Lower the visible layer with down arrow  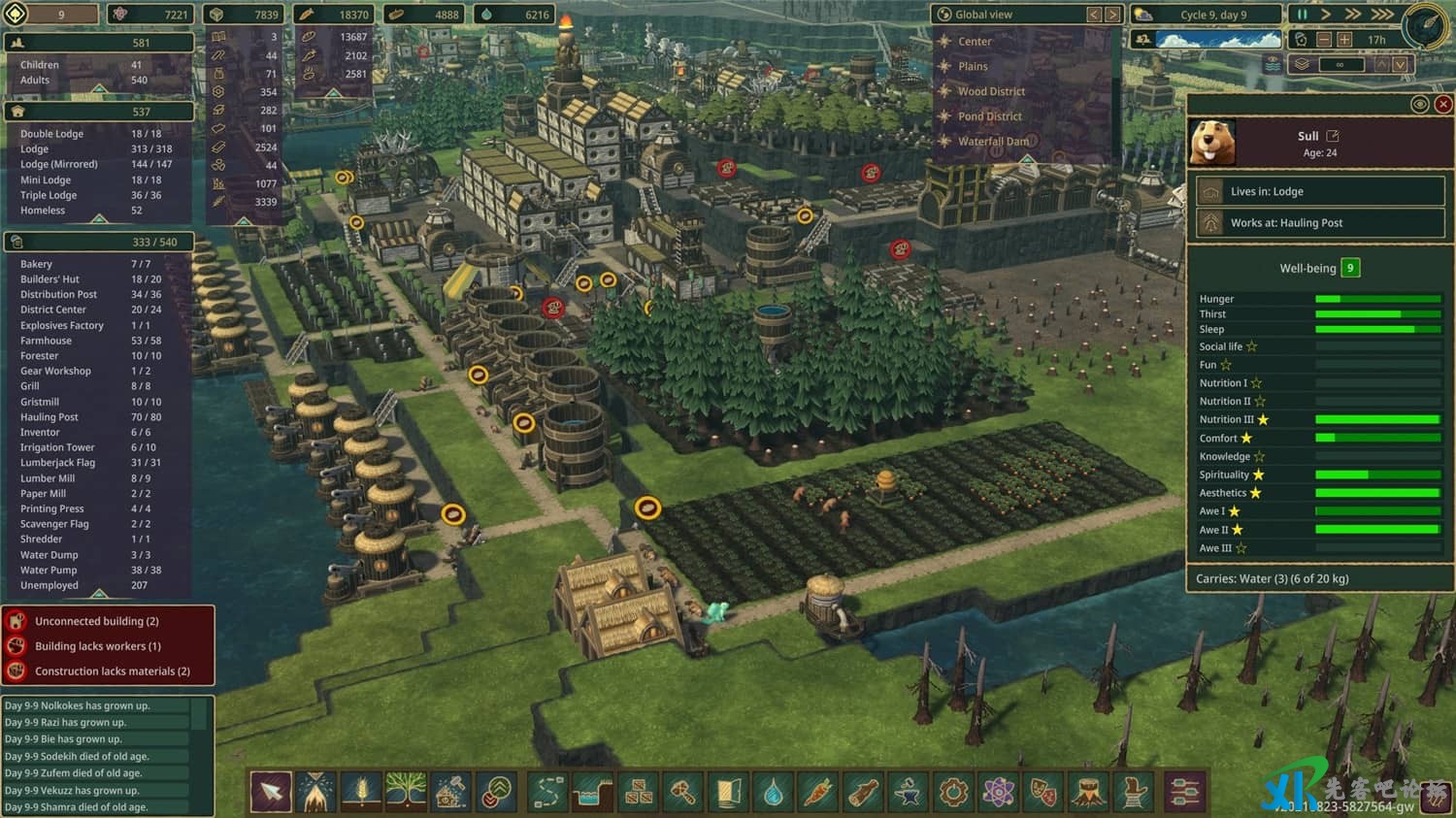coord(1400,64)
